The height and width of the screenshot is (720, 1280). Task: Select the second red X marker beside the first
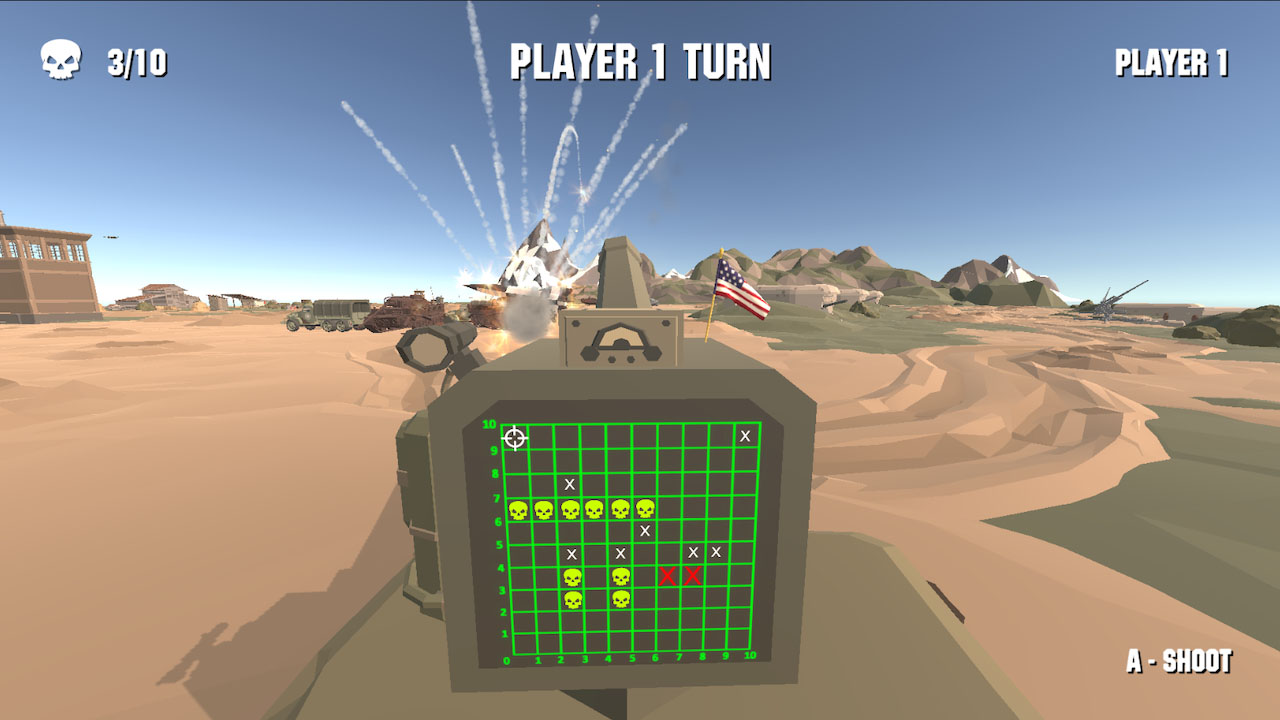click(x=691, y=577)
